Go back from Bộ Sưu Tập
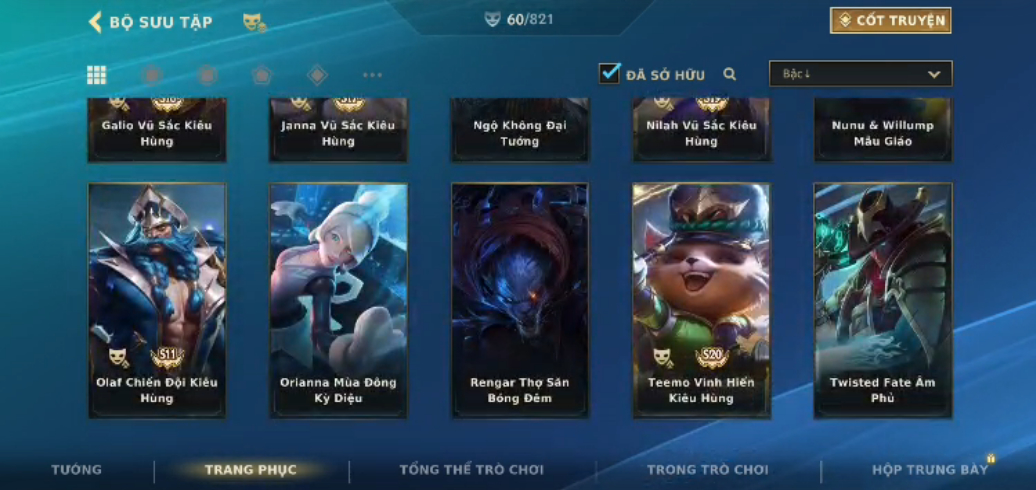 click(96, 22)
